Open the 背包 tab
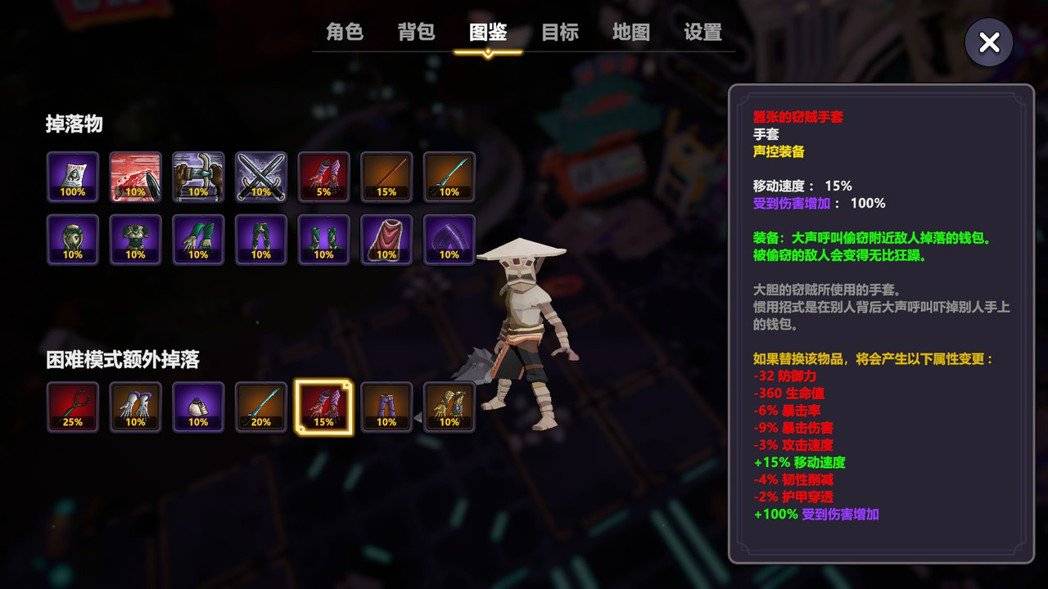 pyautogui.click(x=416, y=32)
